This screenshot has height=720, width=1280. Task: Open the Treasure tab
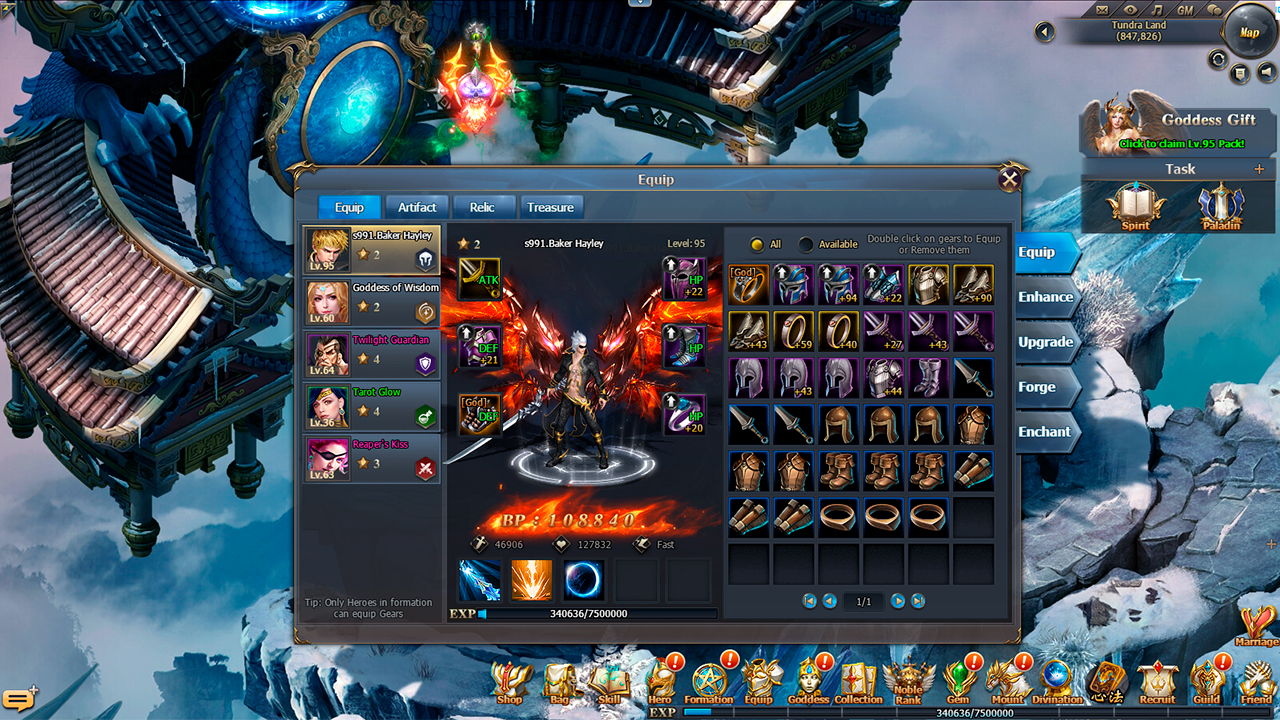click(551, 207)
